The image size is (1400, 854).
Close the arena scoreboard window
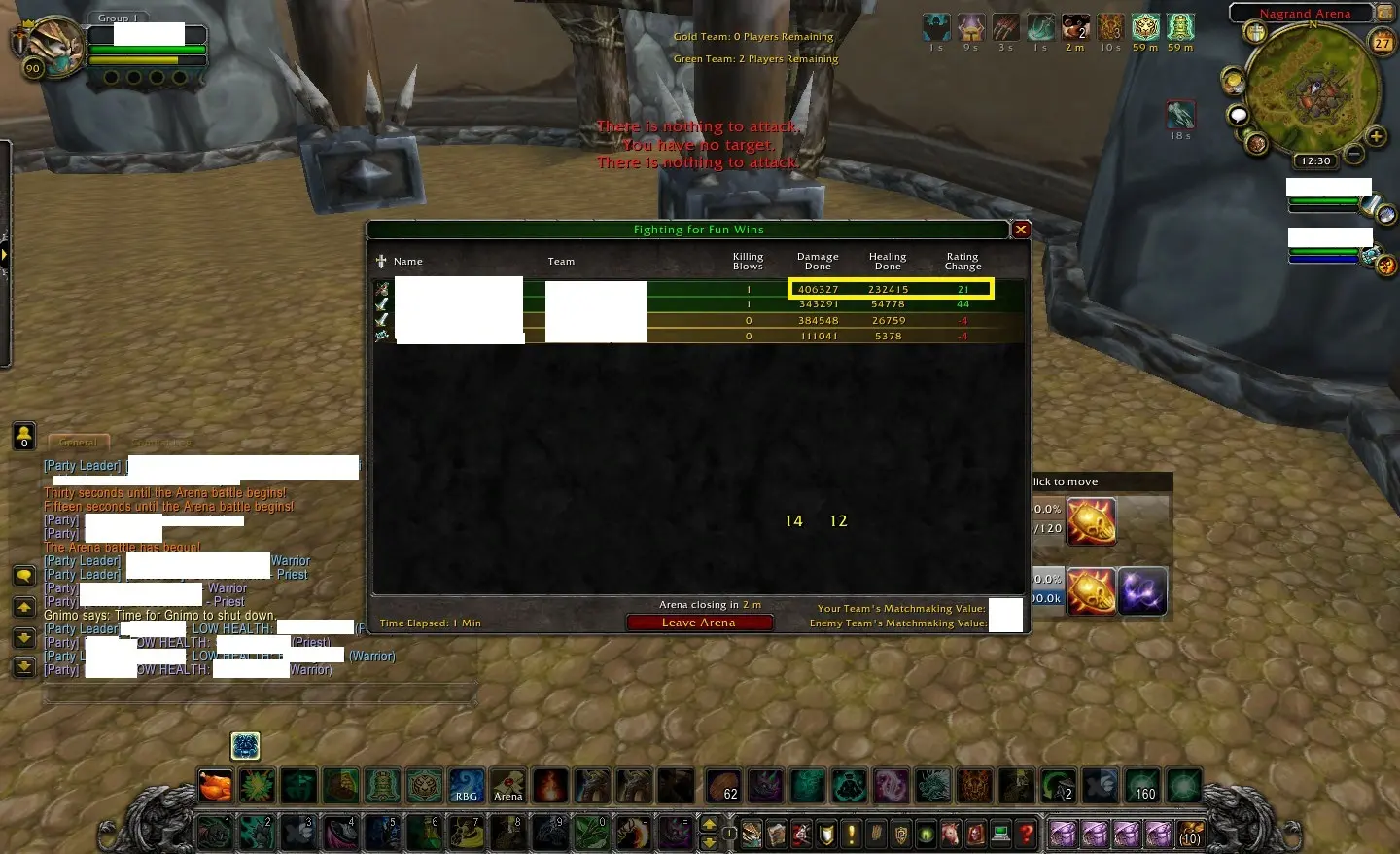(x=1021, y=230)
